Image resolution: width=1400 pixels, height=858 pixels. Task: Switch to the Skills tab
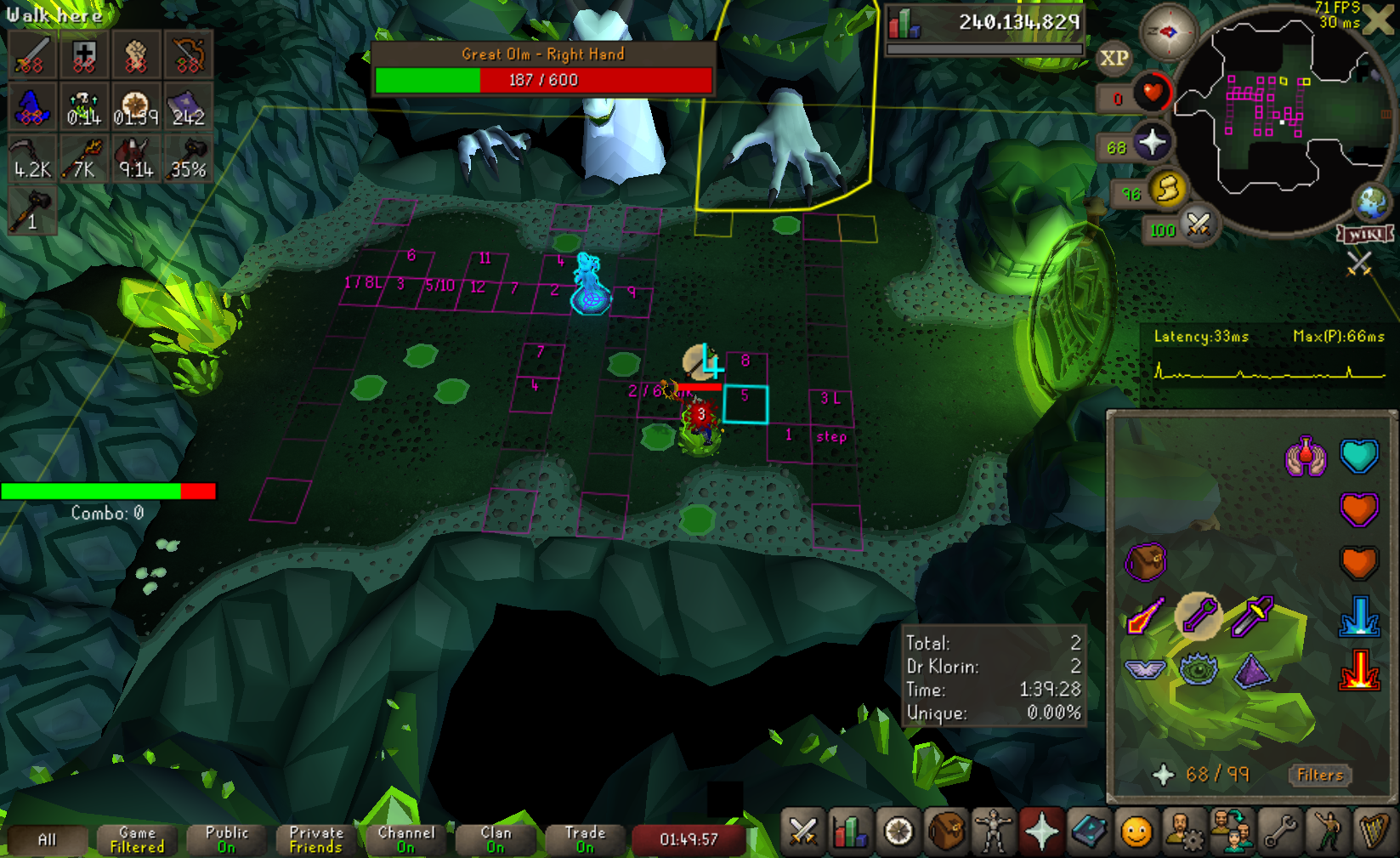(x=850, y=832)
